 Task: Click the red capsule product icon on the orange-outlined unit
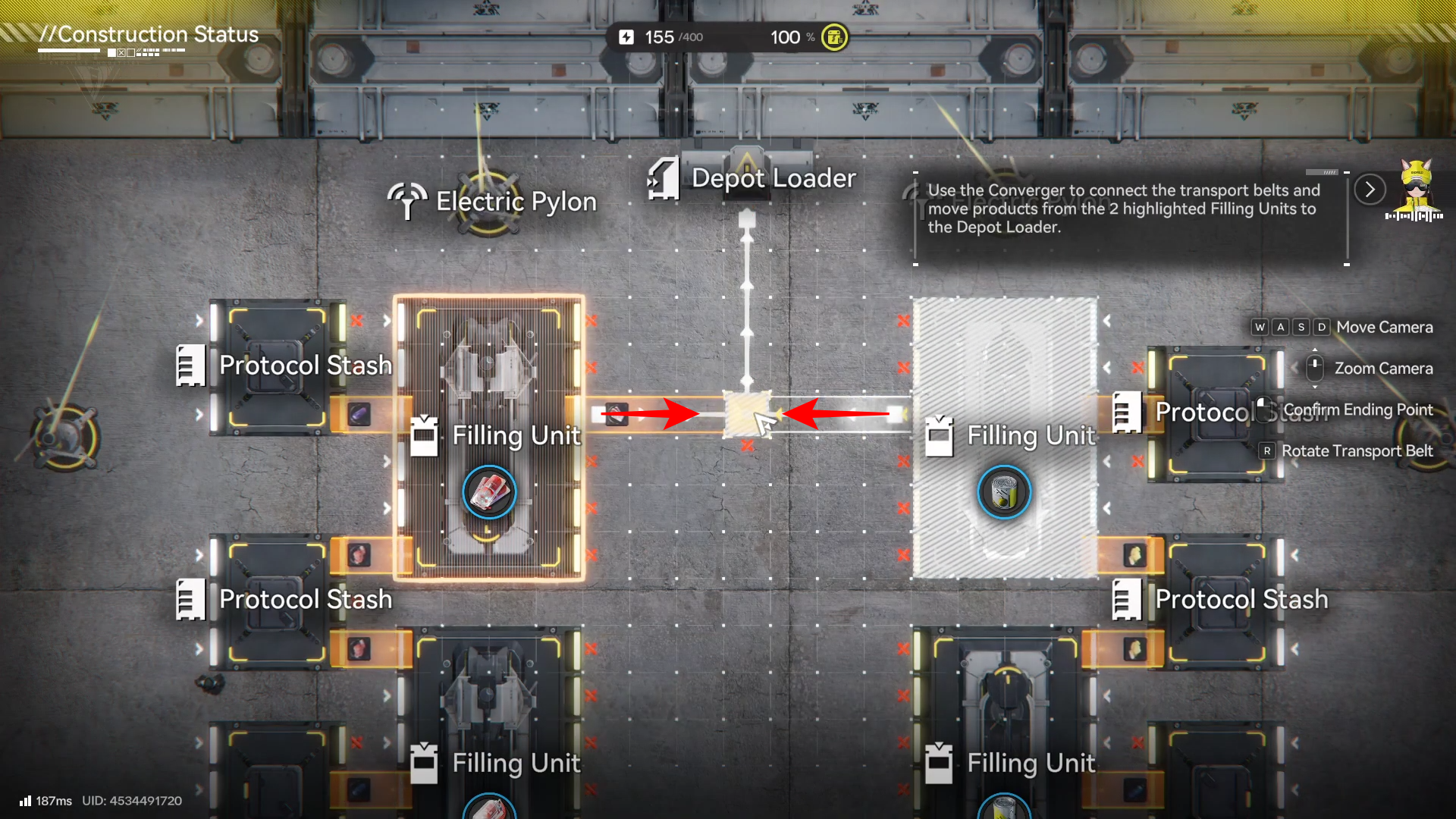click(x=489, y=492)
